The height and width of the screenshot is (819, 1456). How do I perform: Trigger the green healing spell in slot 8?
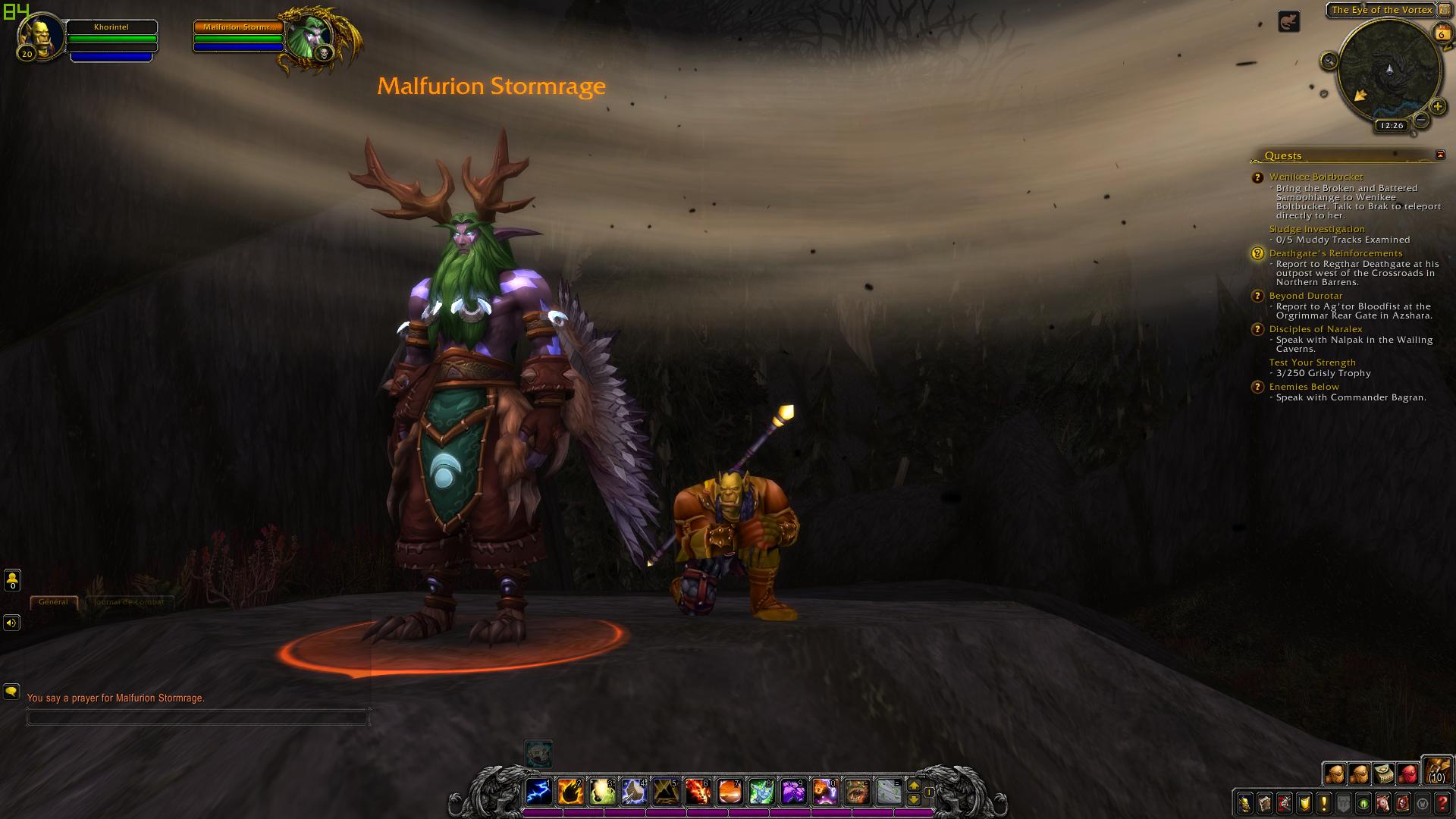(761, 792)
